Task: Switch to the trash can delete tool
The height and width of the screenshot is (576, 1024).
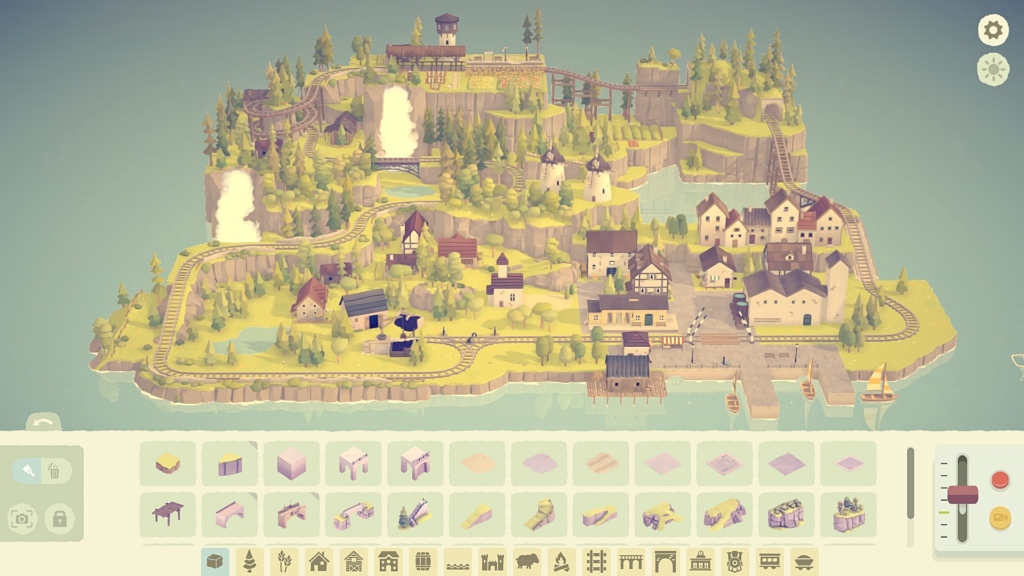Action: pos(55,470)
